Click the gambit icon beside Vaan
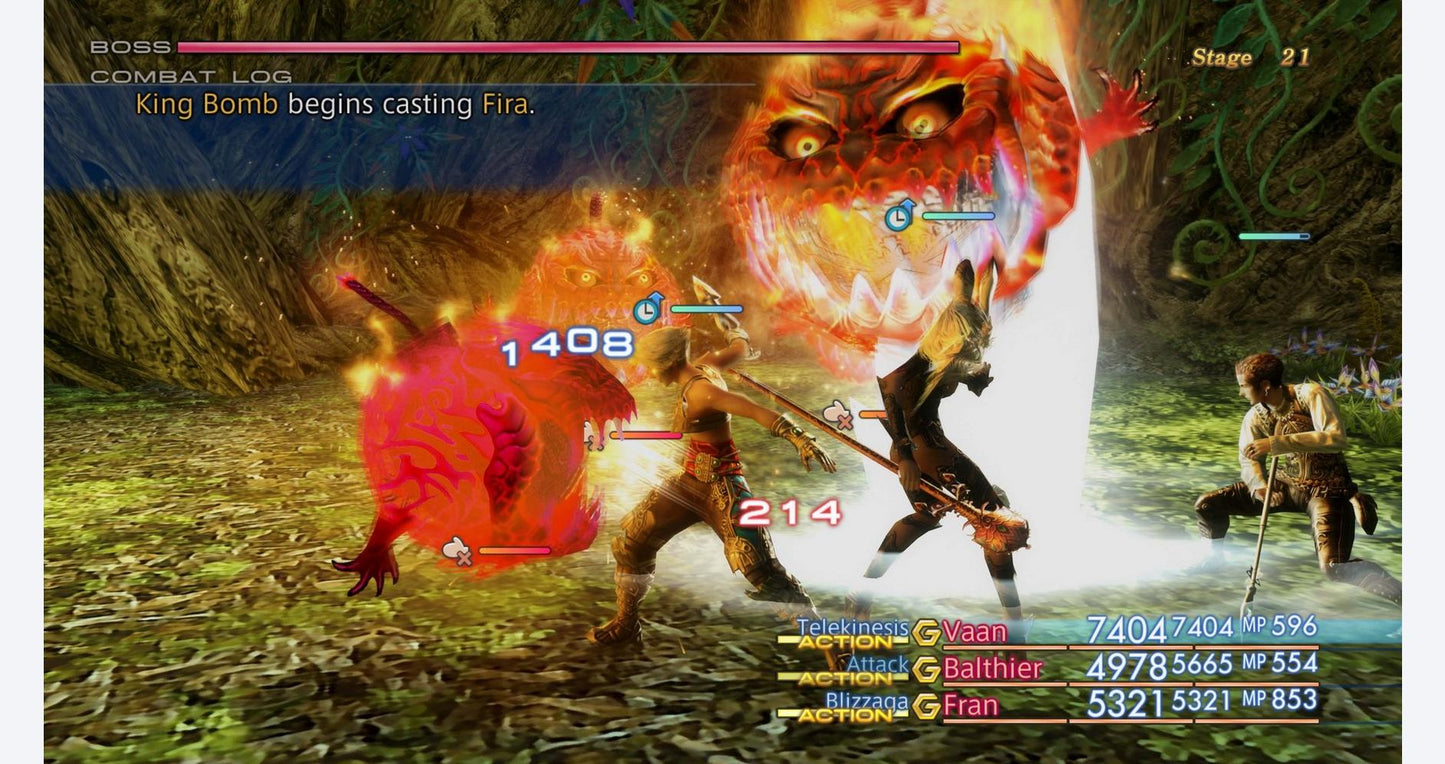Screen dimensions: 1445x764 926,632
